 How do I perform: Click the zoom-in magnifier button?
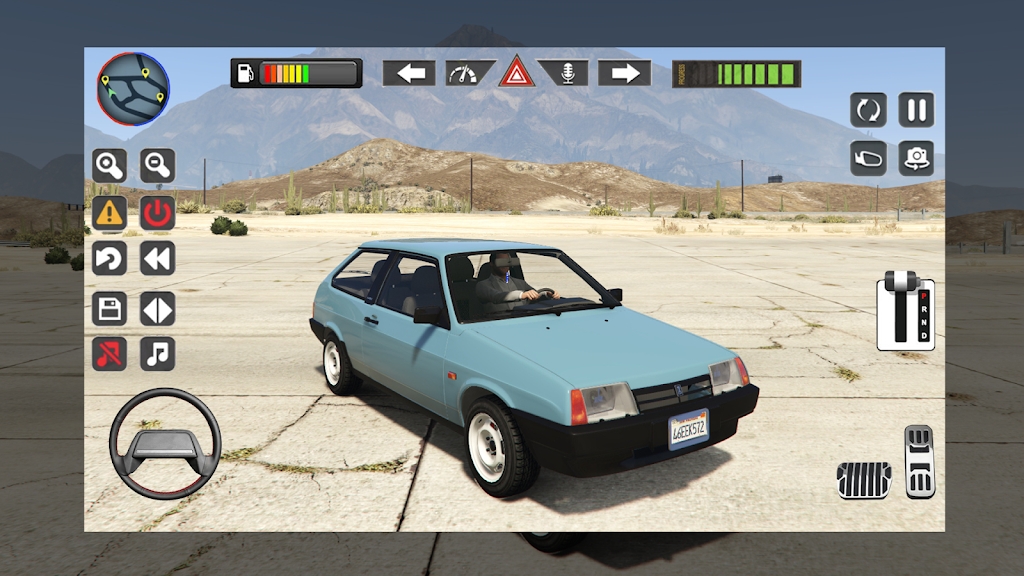point(109,165)
